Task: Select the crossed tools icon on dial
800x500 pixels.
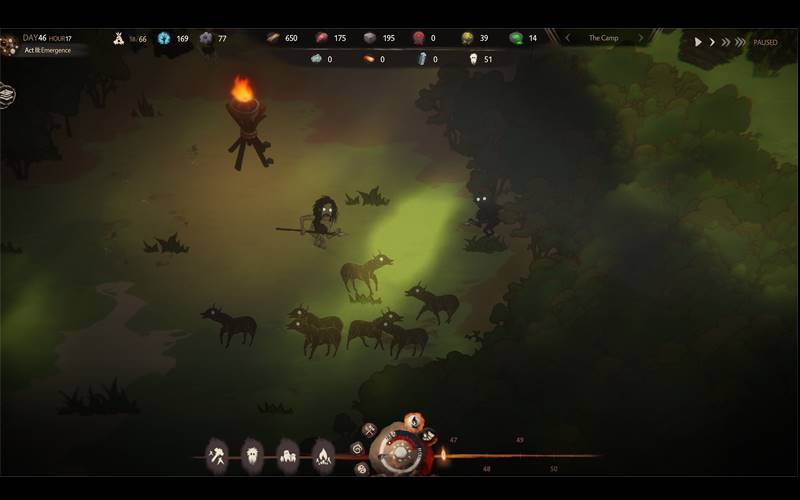Action: pos(370,431)
